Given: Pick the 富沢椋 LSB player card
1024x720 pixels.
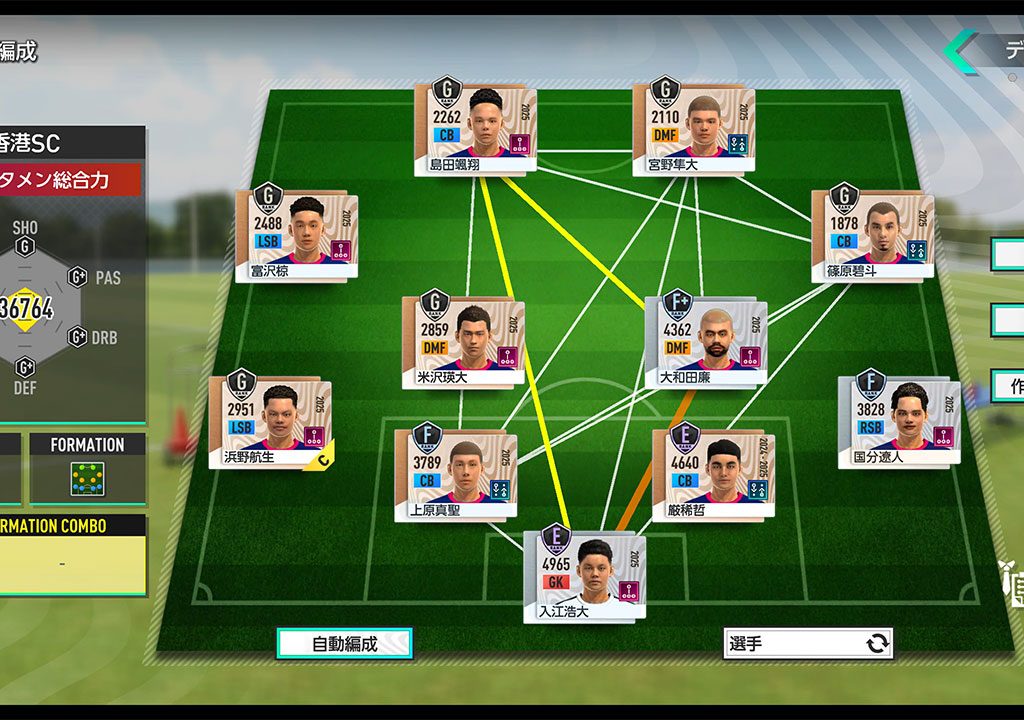Looking at the screenshot, I should click(296, 235).
